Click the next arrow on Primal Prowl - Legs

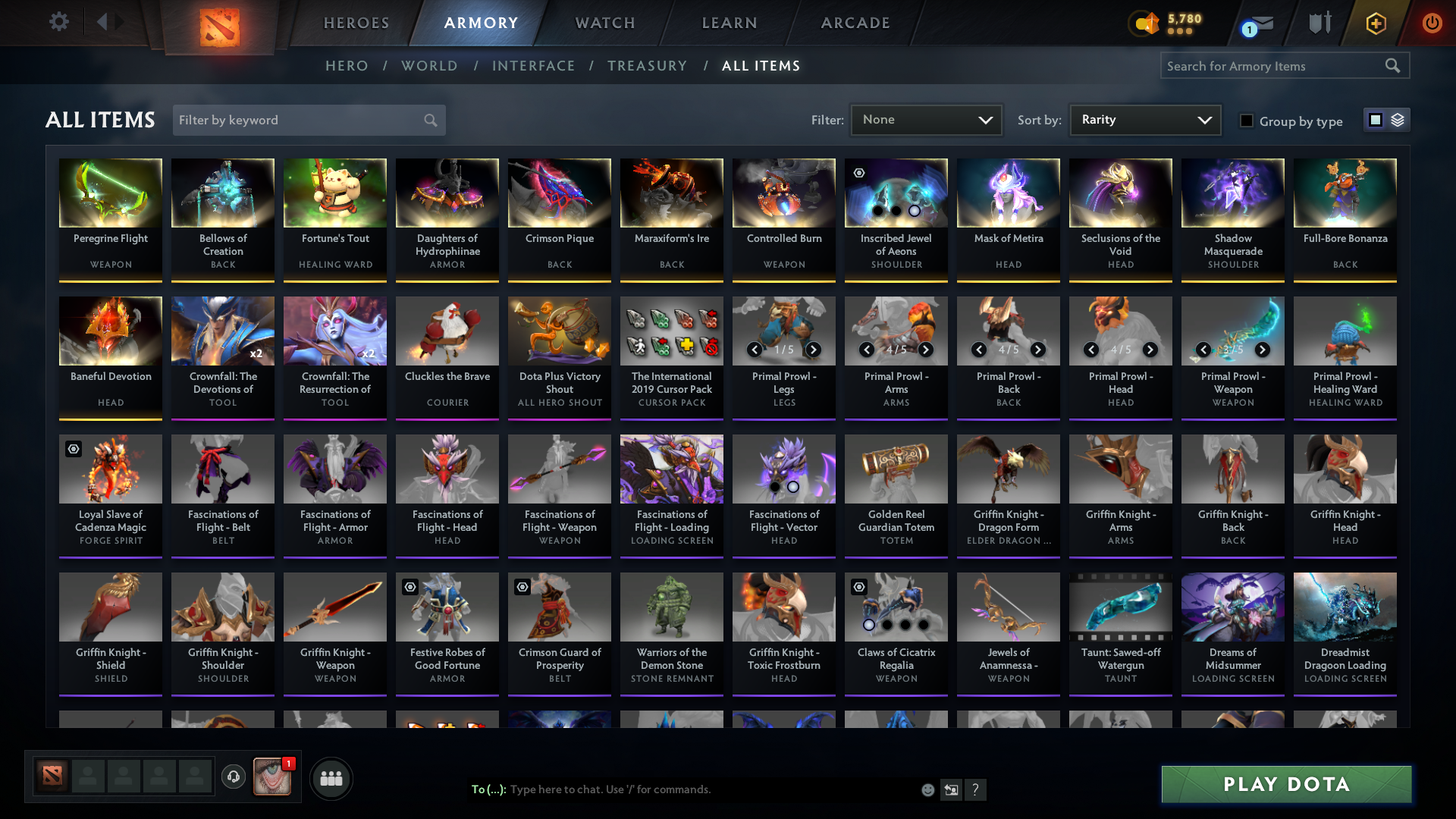click(813, 350)
